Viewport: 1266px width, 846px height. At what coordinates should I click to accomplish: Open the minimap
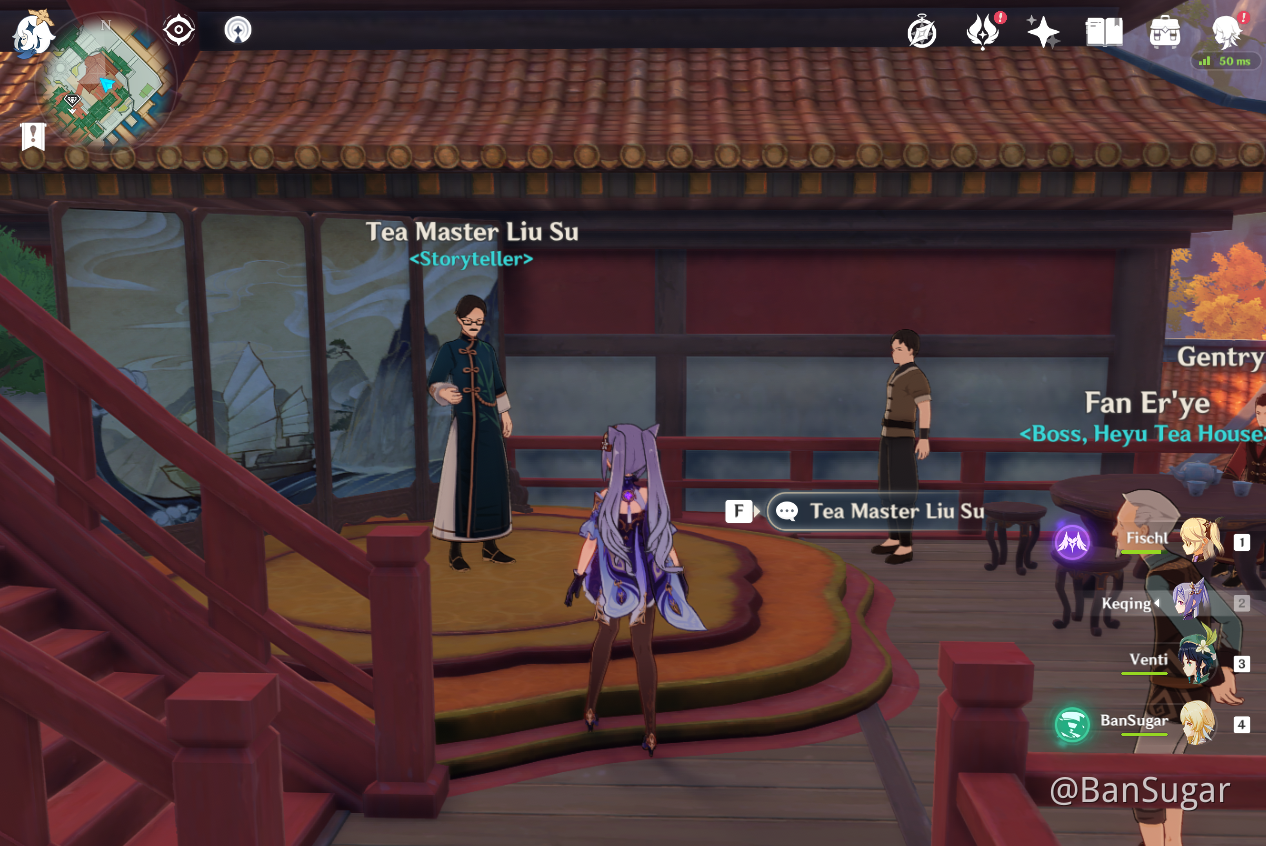click(x=106, y=82)
